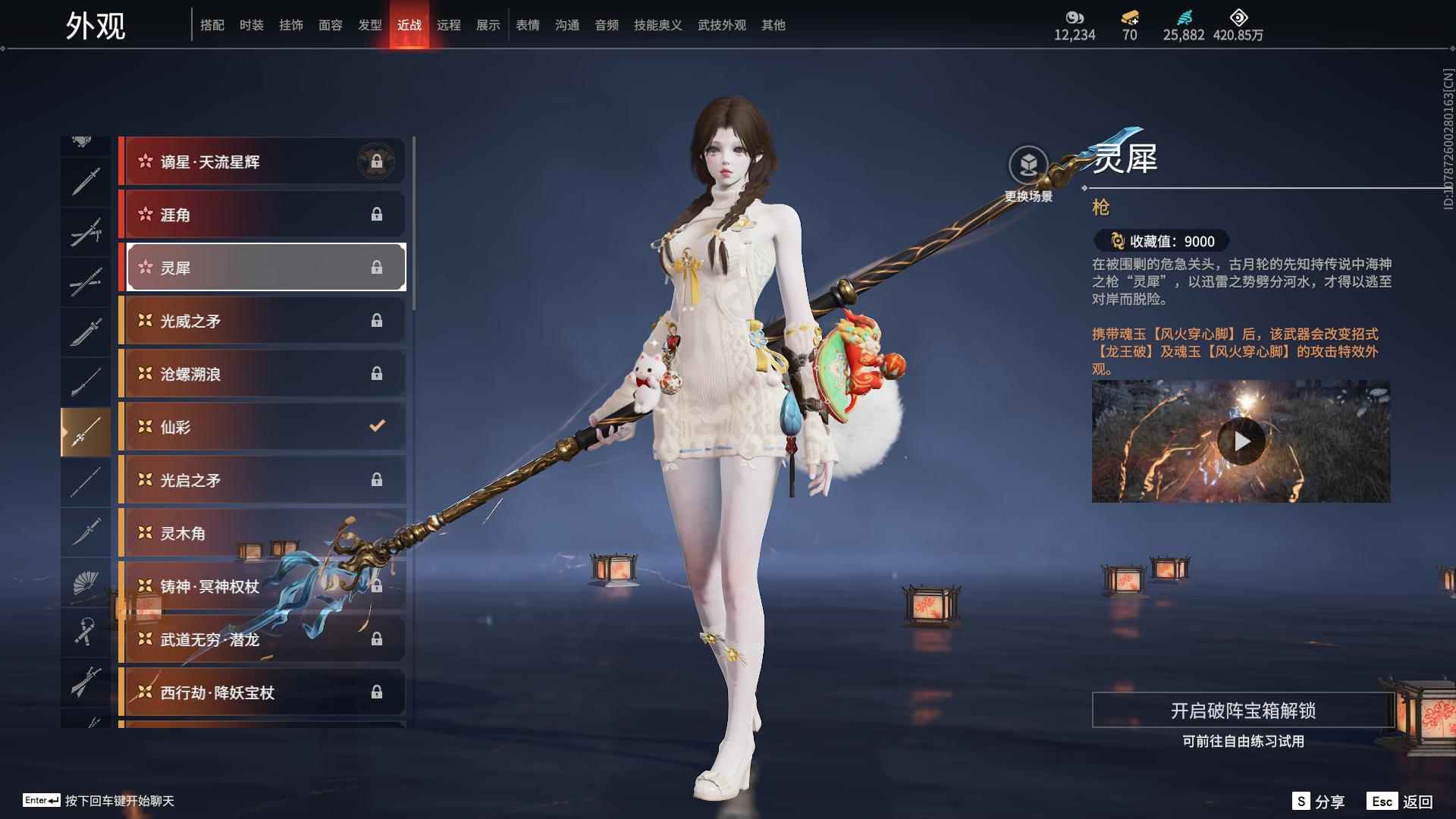Image resolution: width=1456 pixels, height=819 pixels.
Task: Select the folding fan weapon category
Action: tap(85, 583)
